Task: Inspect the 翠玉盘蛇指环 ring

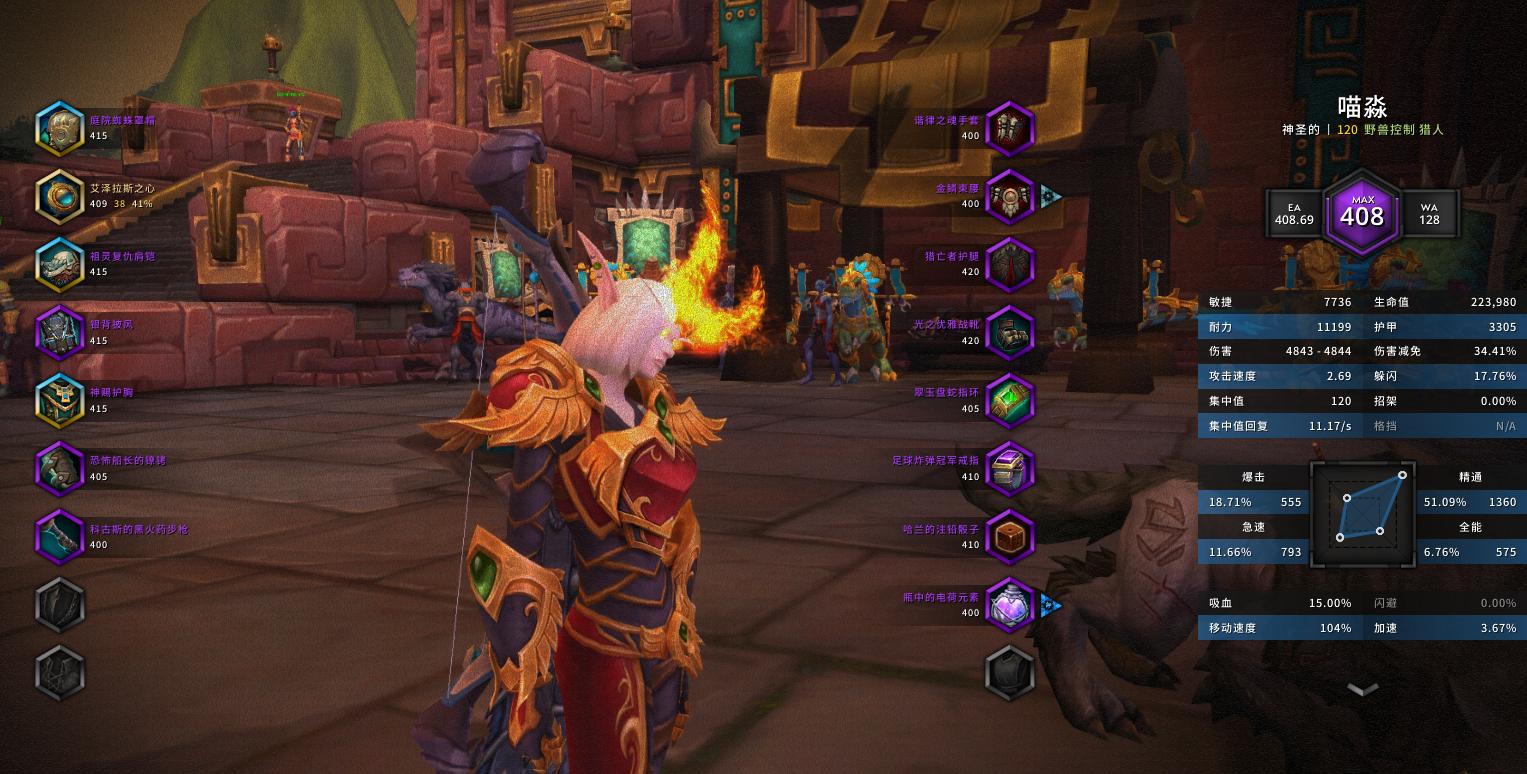Action: point(1009,400)
